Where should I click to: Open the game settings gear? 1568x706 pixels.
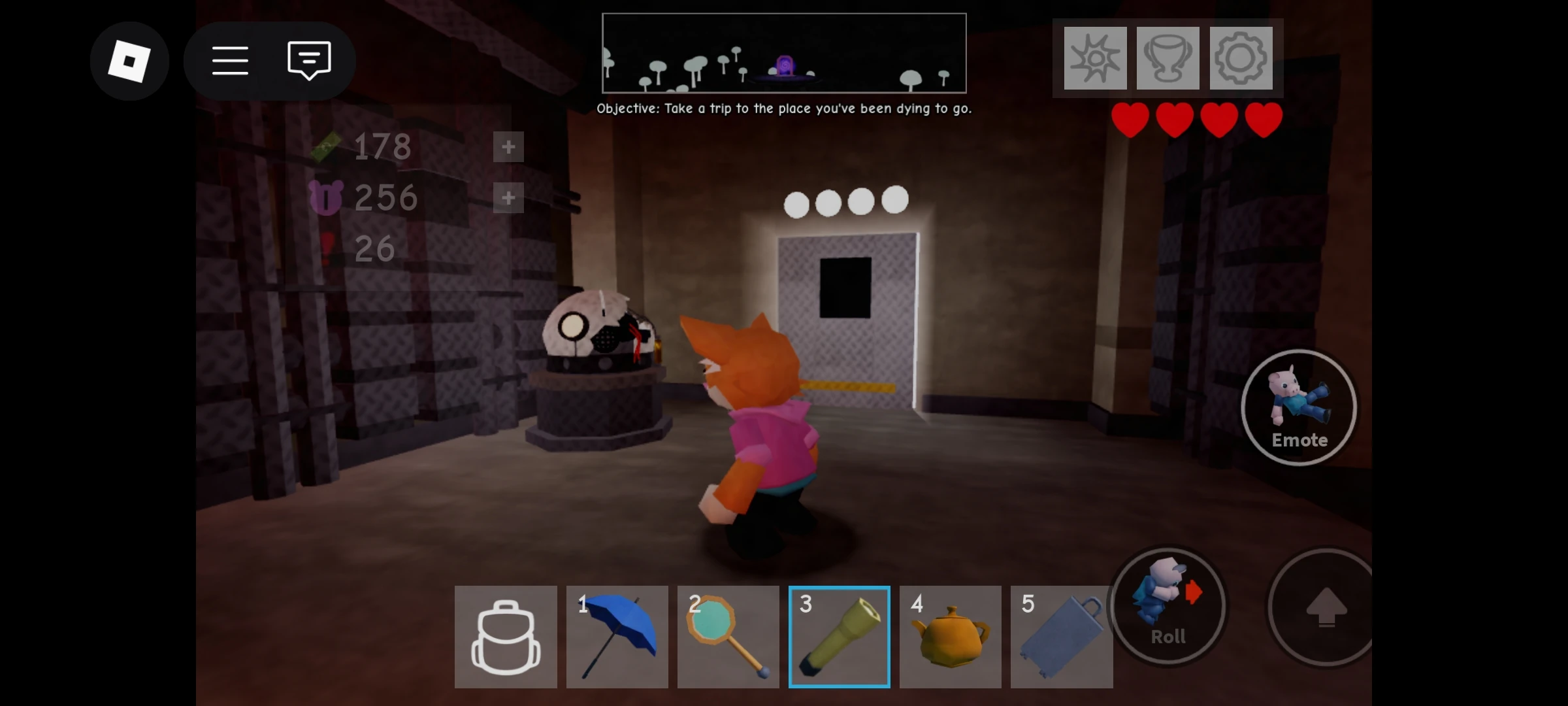coord(1243,59)
